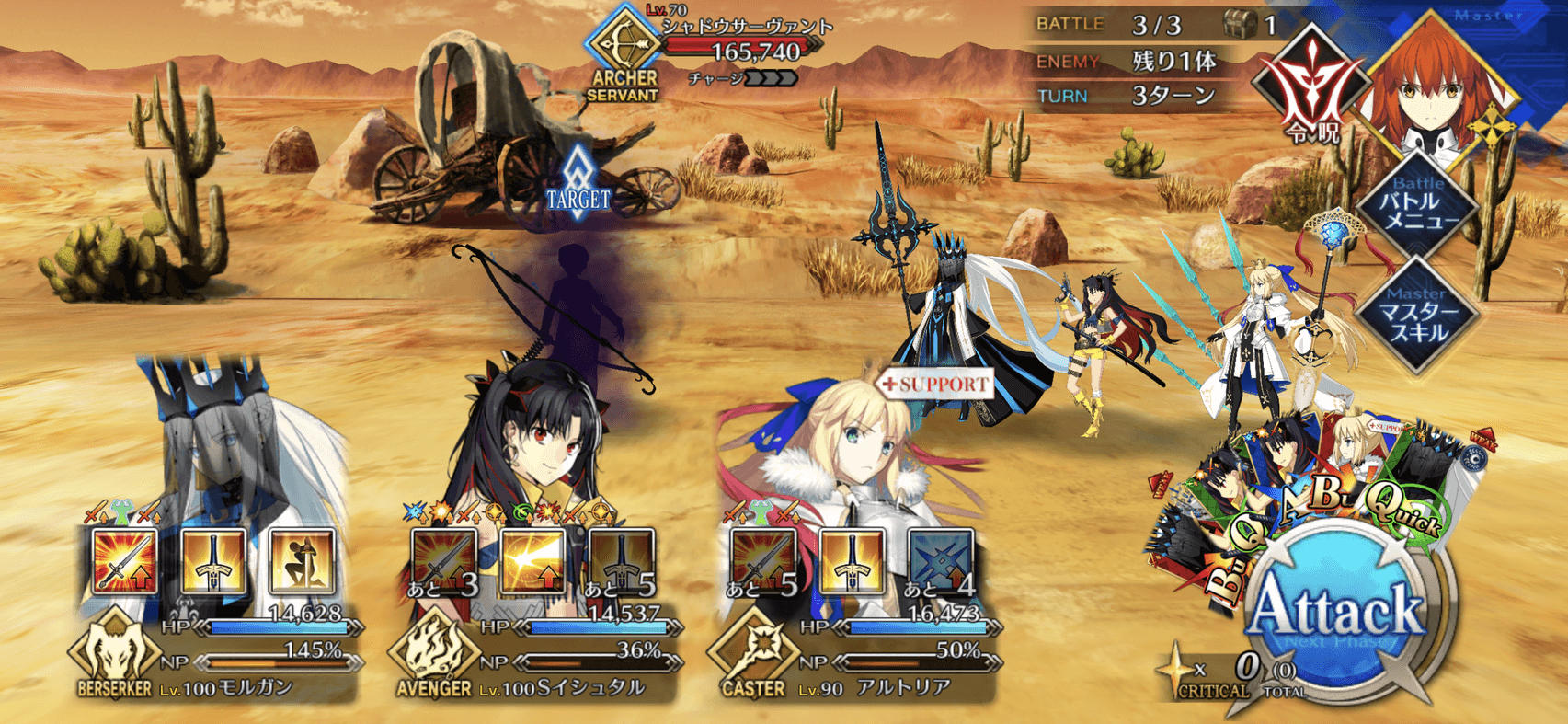Open S Ishtar's Avenger status portrait

pyautogui.click(x=533, y=442)
